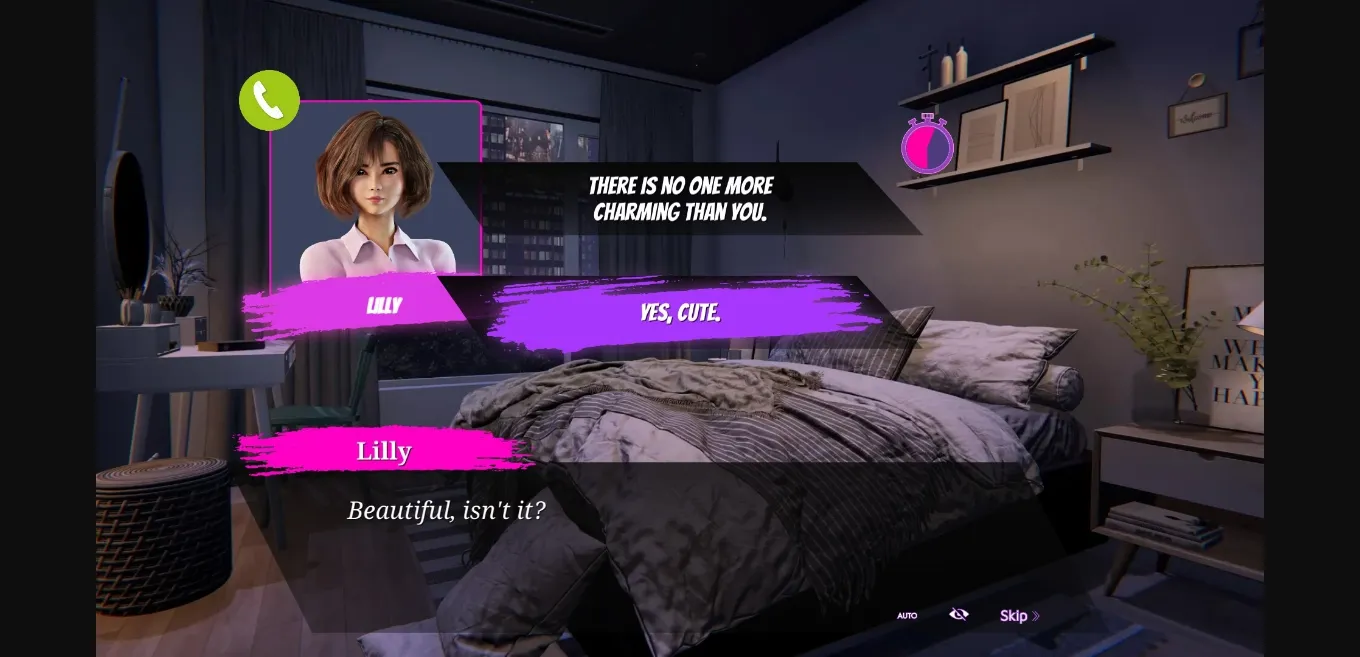The image size is (1360, 657).
Task: Toggle Auto dialogue advance
Action: click(907, 616)
